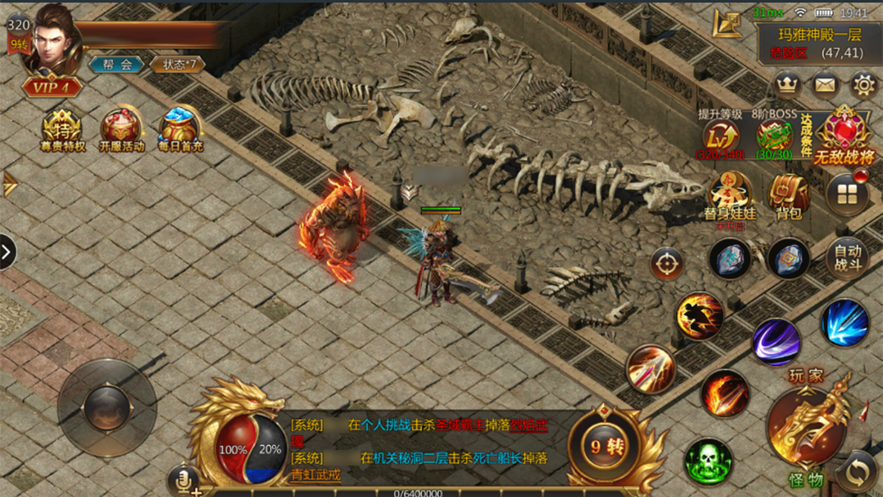Activate the green skull poison skill
This screenshot has width=883, height=497.
pyautogui.click(x=708, y=462)
